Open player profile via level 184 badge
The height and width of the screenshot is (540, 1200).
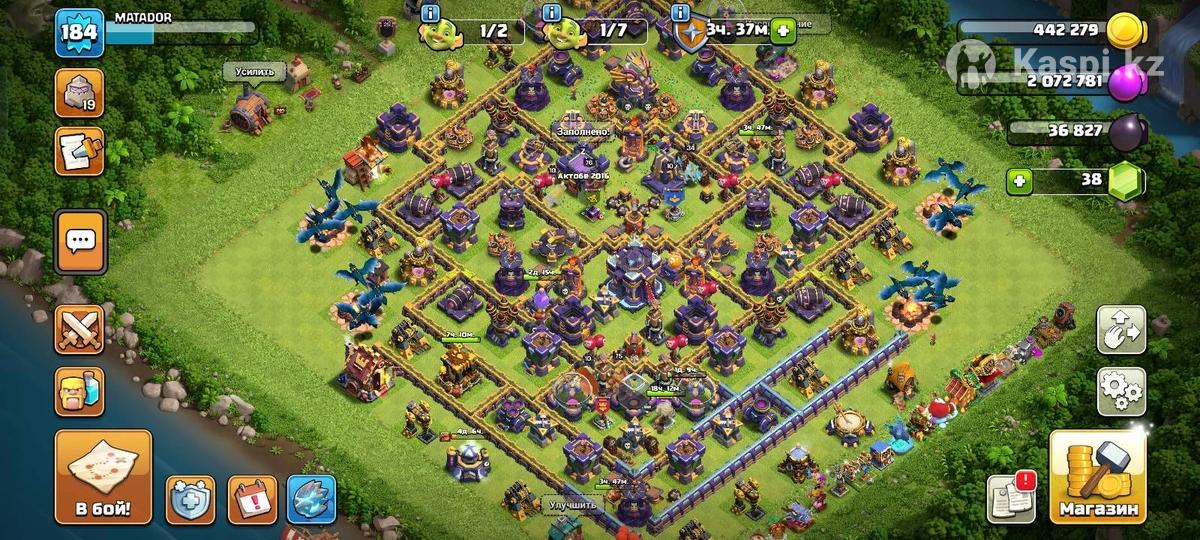click(77, 33)
